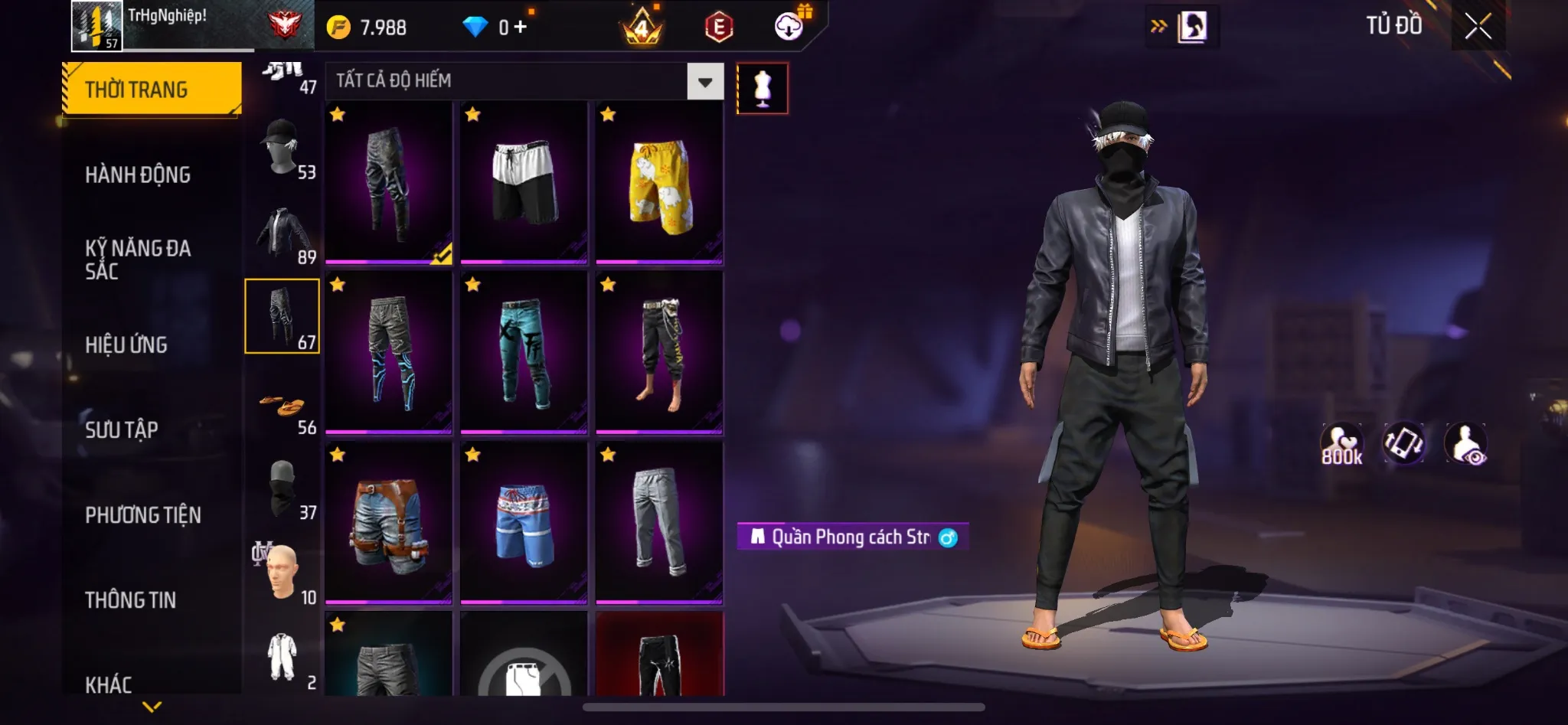Click the 800k likes icon
Screen dimensions: 1568x725
[1344, 443]
